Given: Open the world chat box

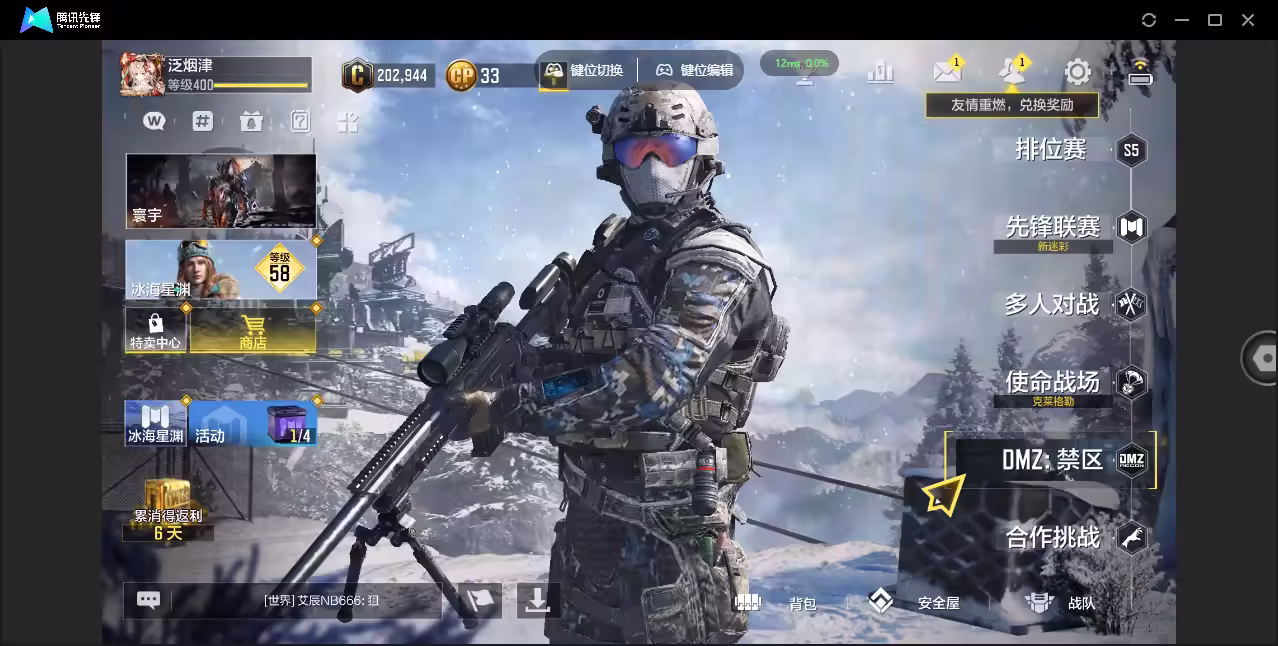Looking at the screenshot, I should tap(300, 601).
